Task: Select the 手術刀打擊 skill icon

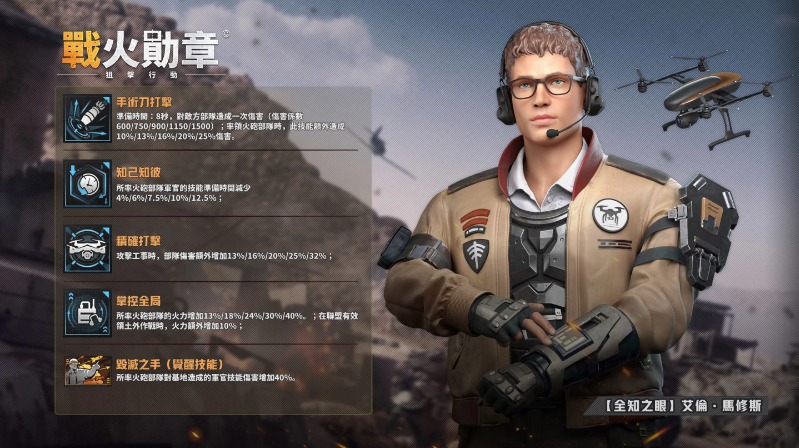Action: click(x=87, y=118)
